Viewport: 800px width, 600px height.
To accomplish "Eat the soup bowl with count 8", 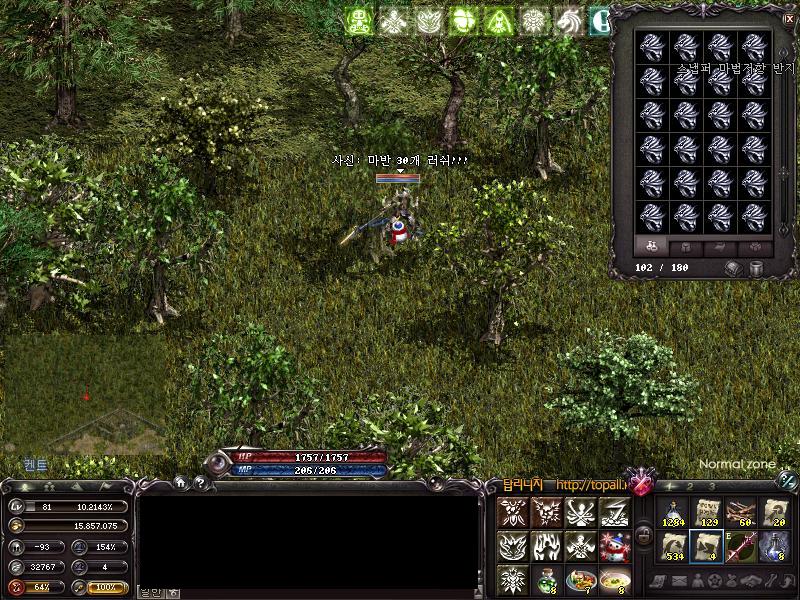I will pyautogui.click(x=614, y=579).
